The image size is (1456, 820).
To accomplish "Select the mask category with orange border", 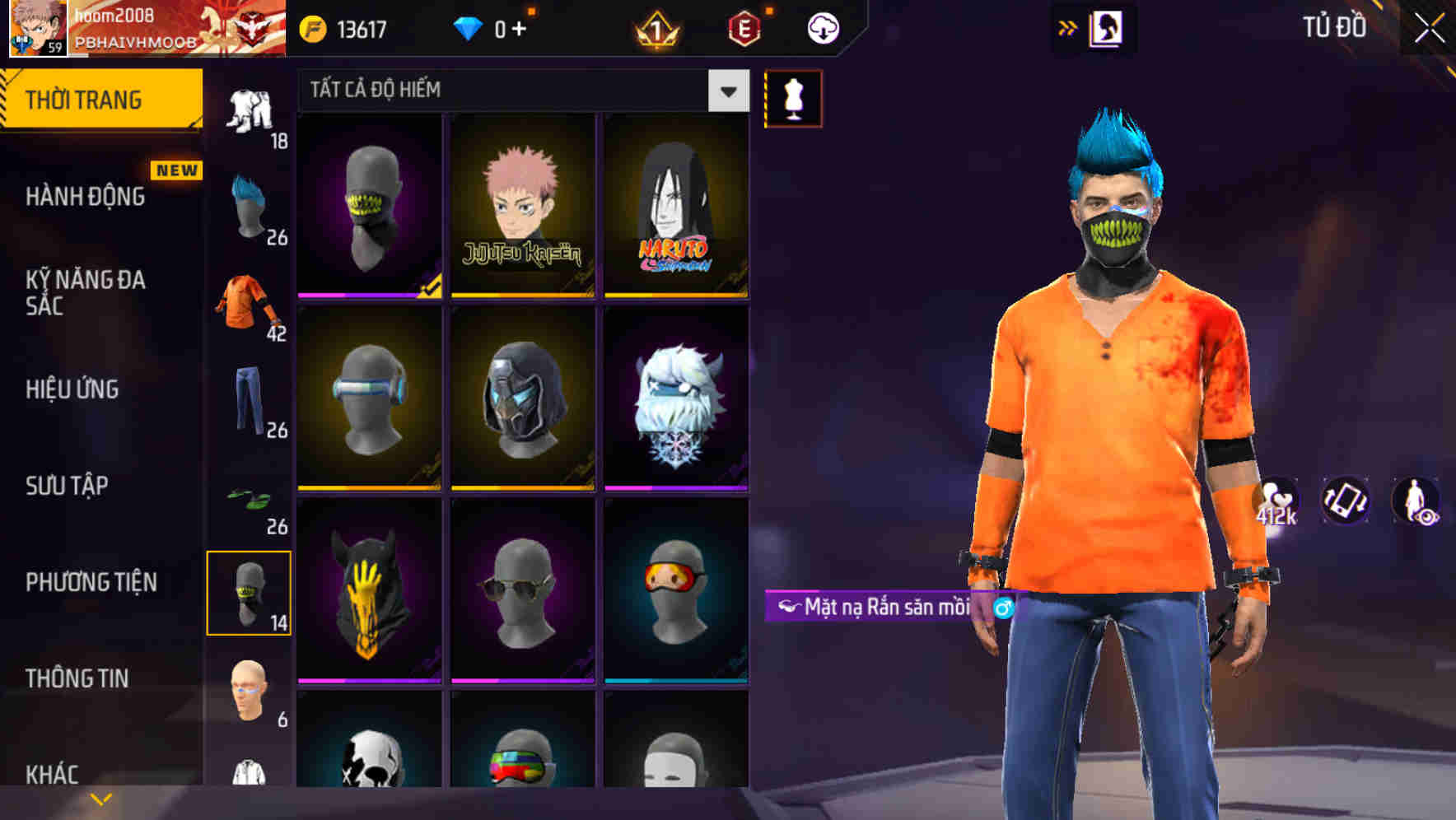I will click(250, 594).
